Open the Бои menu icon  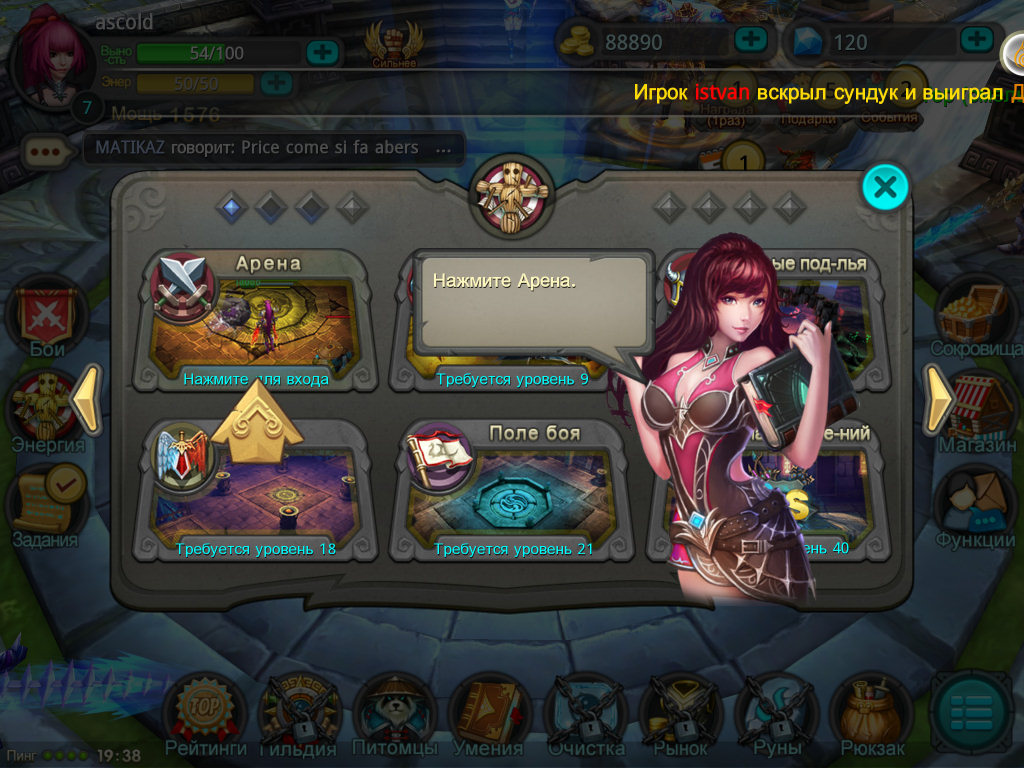point(46,318)
